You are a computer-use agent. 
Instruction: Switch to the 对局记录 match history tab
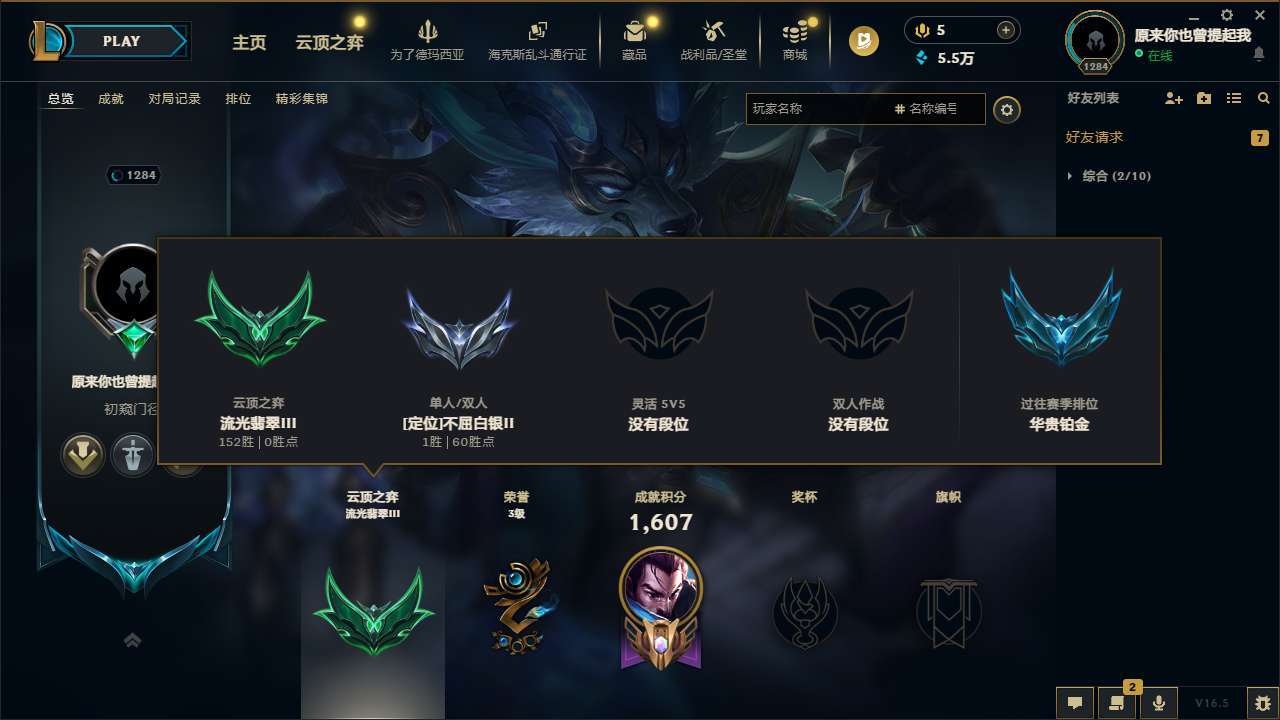tap(174, 99)
